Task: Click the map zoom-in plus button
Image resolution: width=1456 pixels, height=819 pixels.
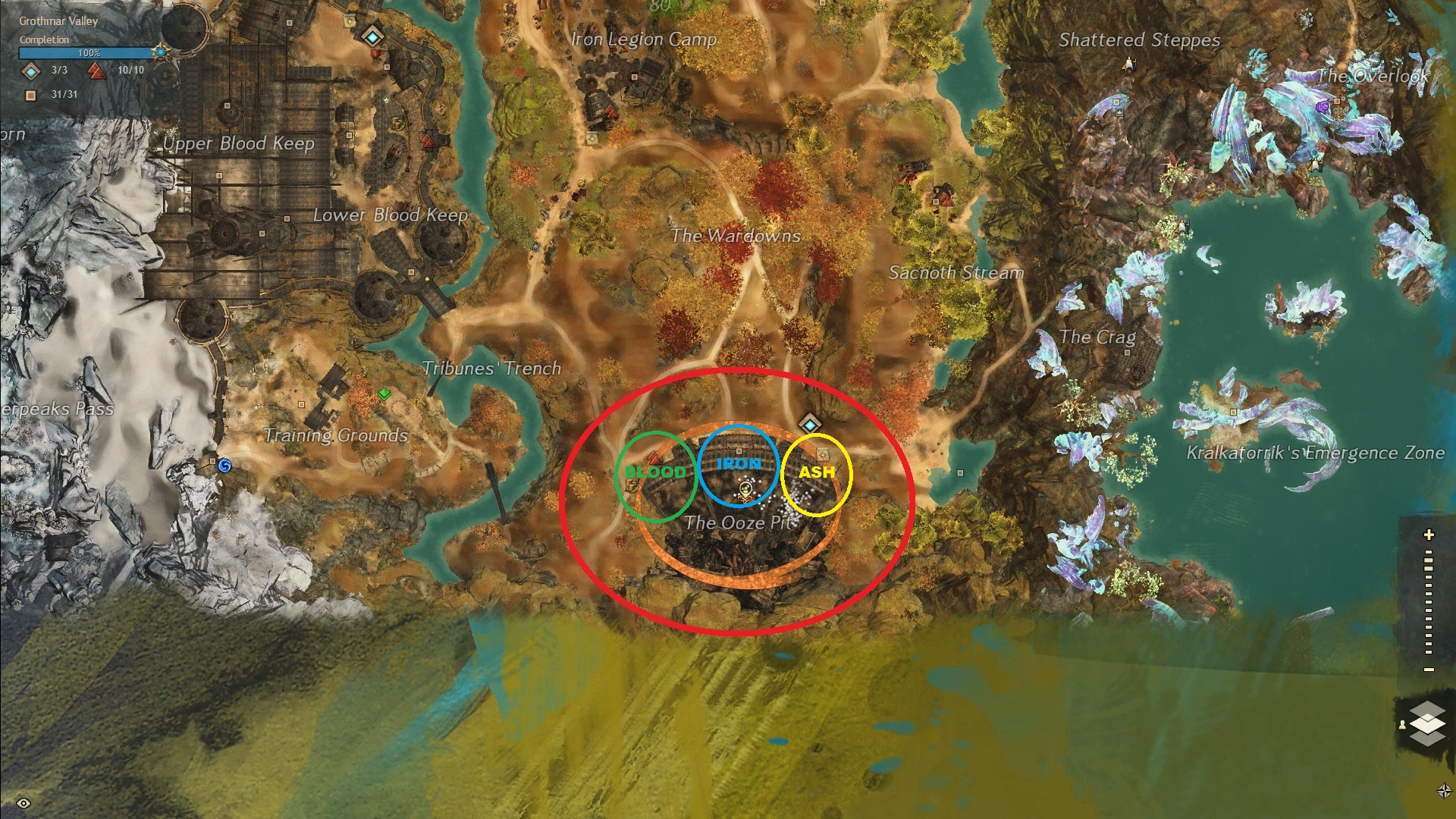Action: [1429, 535]
